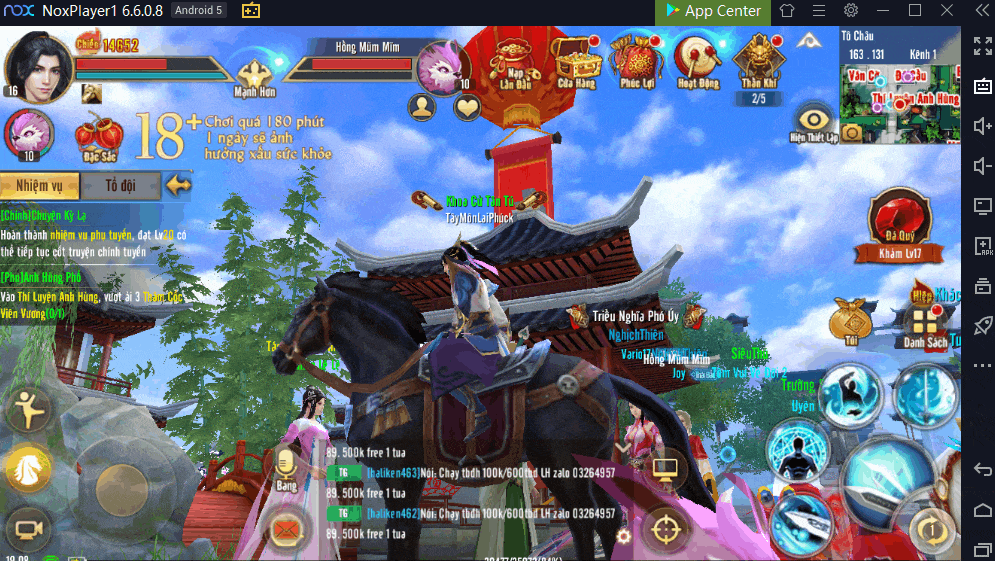Switch to the Nhiệm vụ tab
Screen dimensions: 995x561
38,185
